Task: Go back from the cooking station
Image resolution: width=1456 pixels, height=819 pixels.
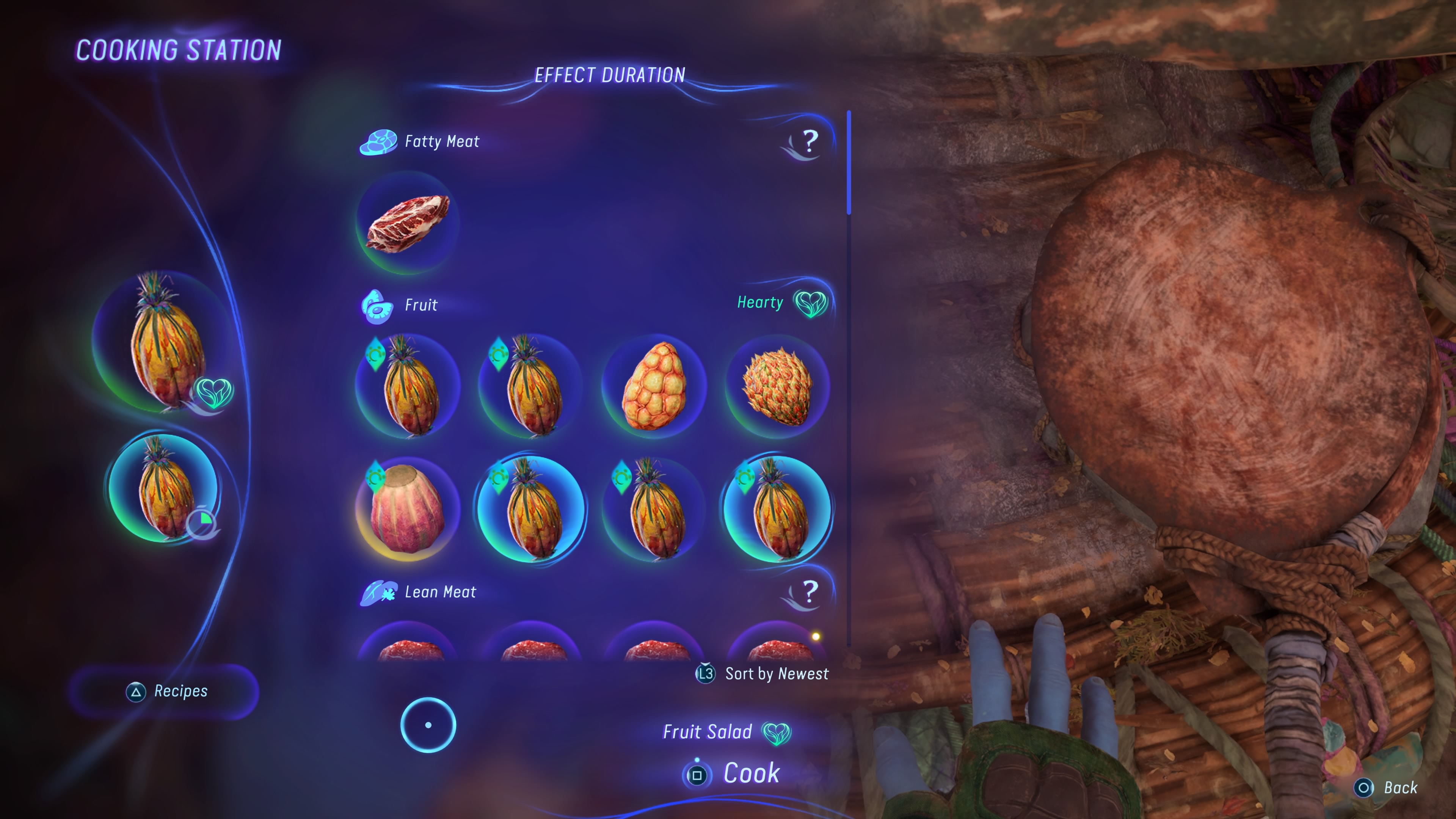Action: click(x=1387, y=788)
